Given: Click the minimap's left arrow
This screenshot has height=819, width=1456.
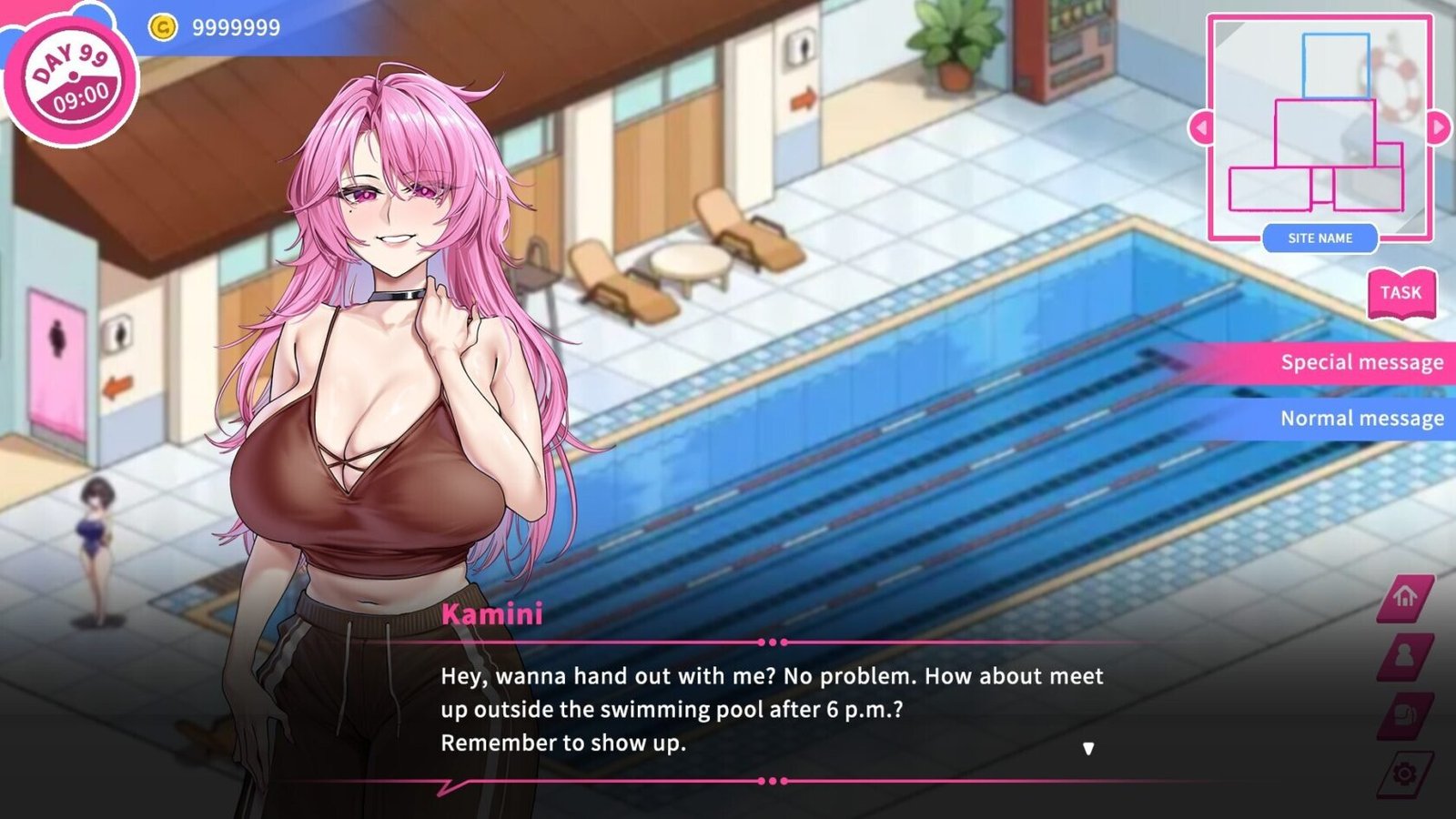Looking at the screenshot, I should pyautogui.click(x=1201, y=127).
